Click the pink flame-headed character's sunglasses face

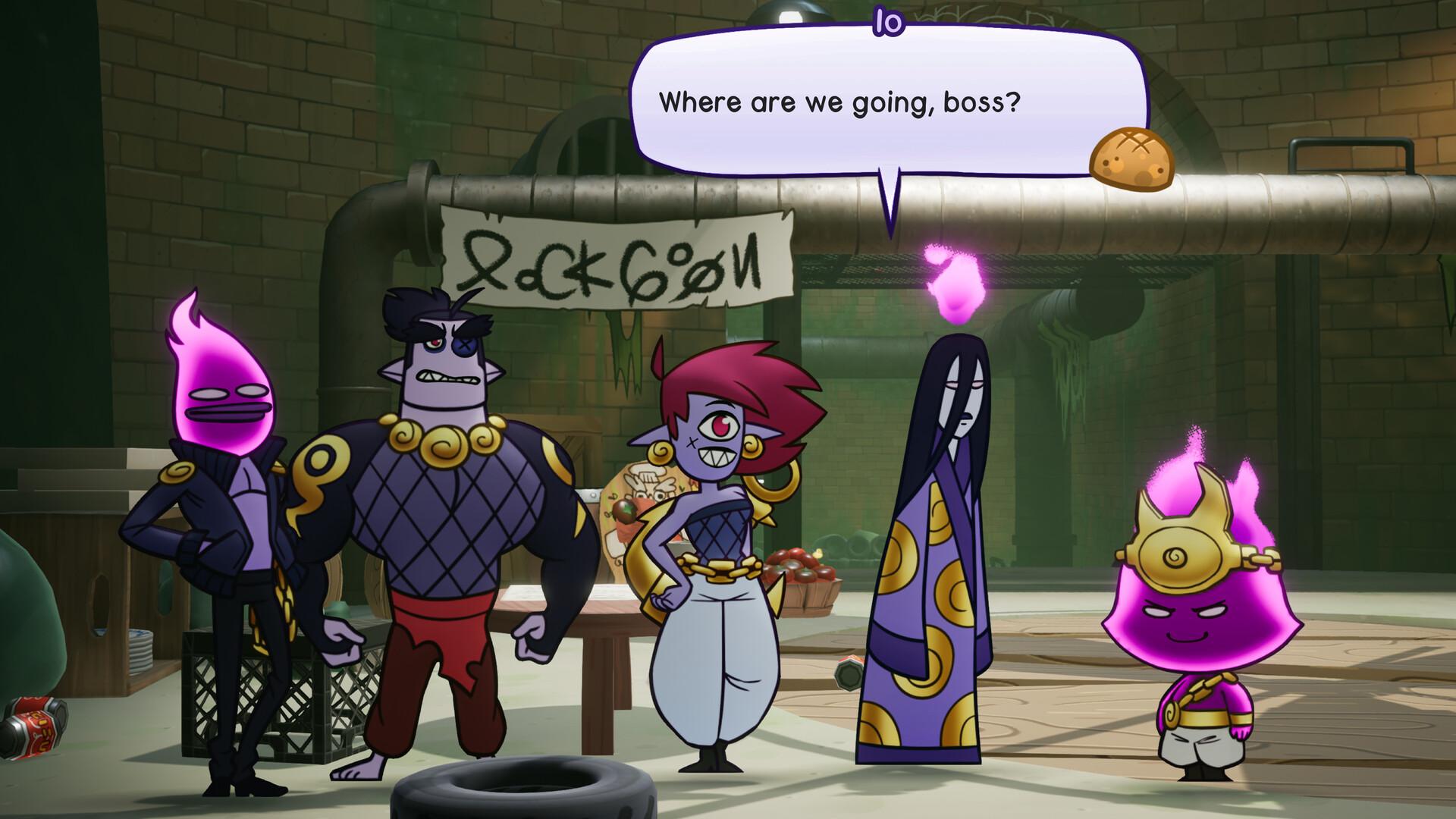click(x=227, y=394)
